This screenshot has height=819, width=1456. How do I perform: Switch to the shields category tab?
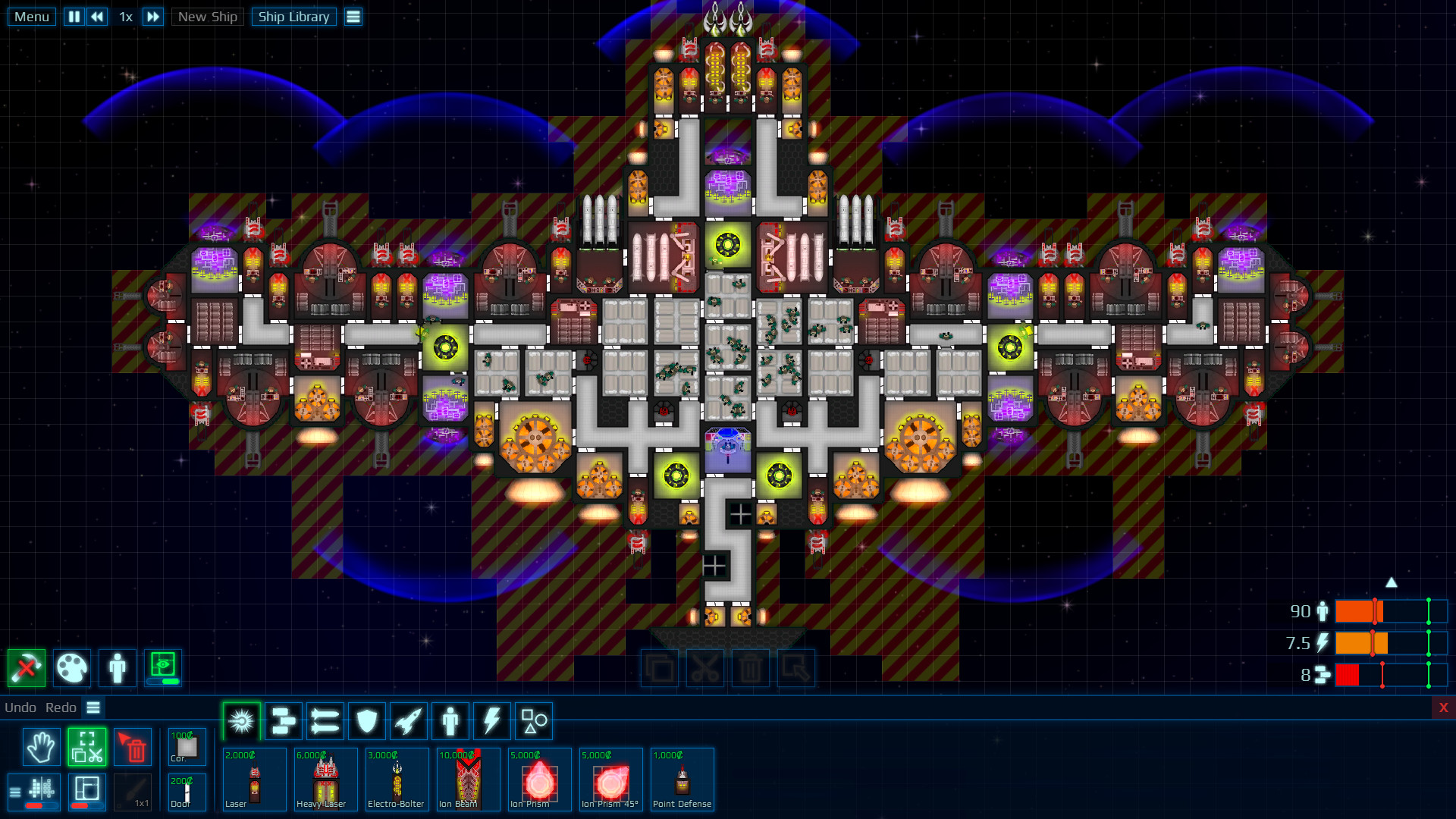point(368,720)
